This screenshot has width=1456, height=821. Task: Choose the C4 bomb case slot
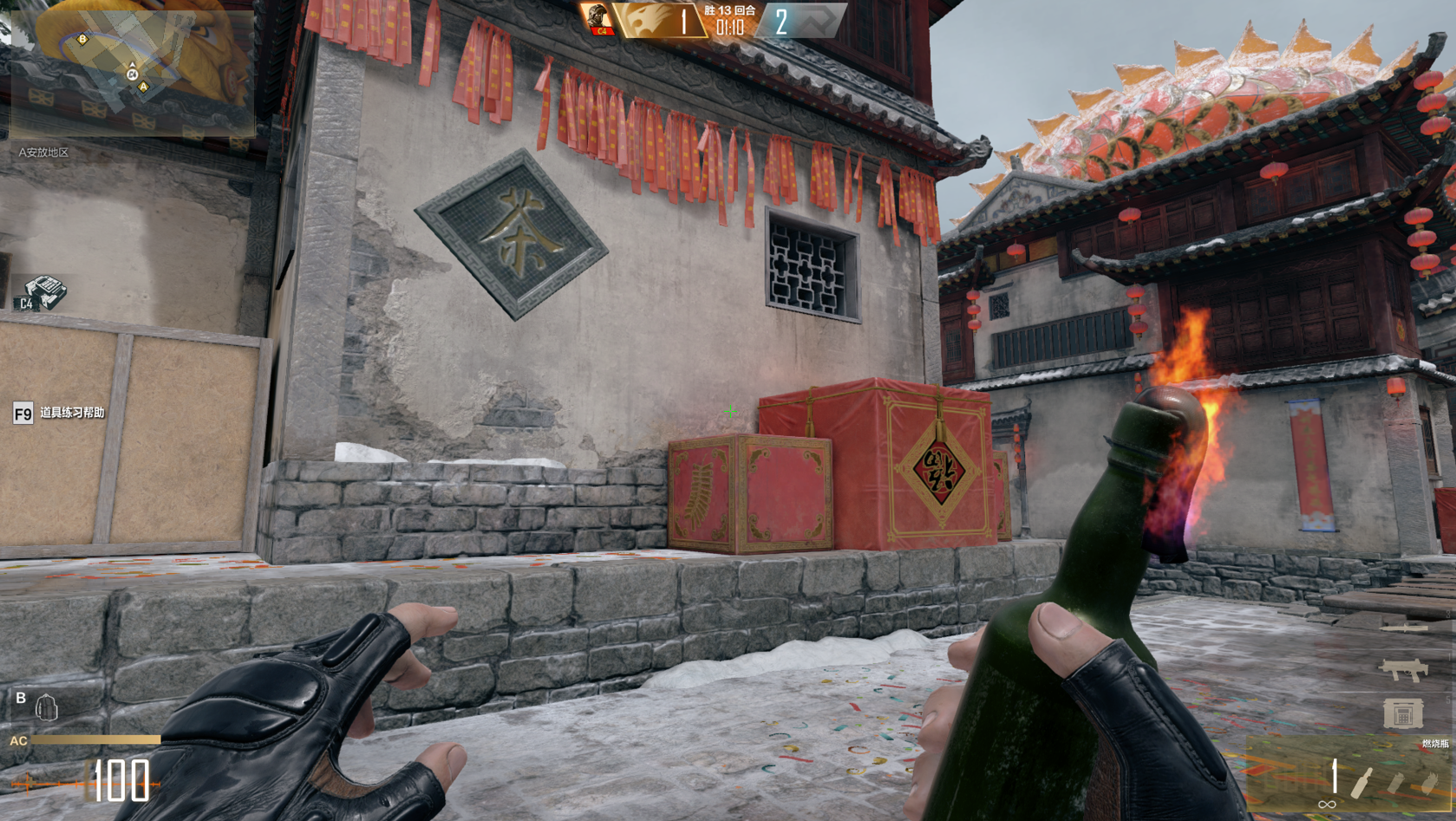[1402, 713]
